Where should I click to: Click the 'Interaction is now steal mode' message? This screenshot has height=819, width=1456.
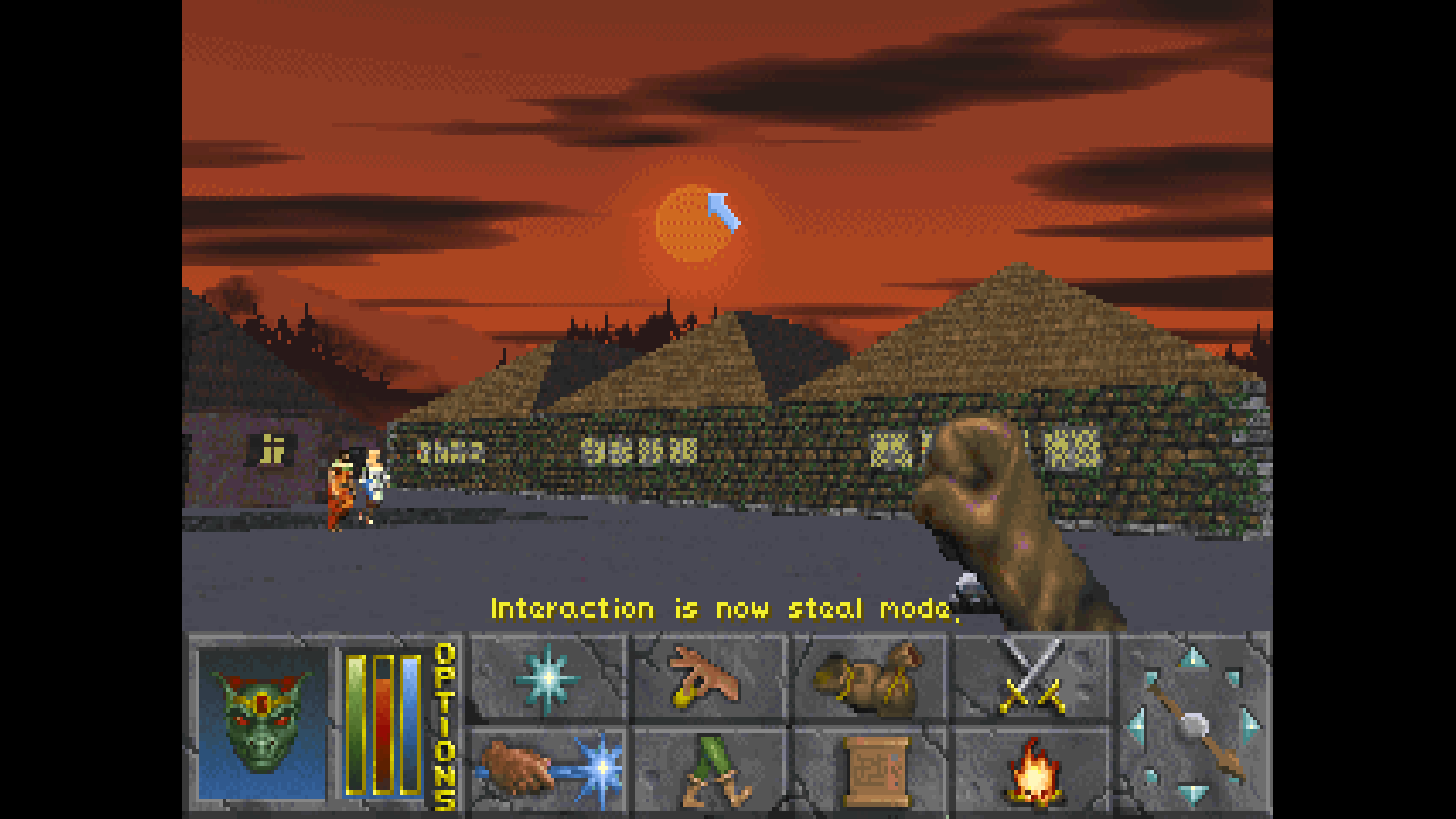click(x=728, y=608)
